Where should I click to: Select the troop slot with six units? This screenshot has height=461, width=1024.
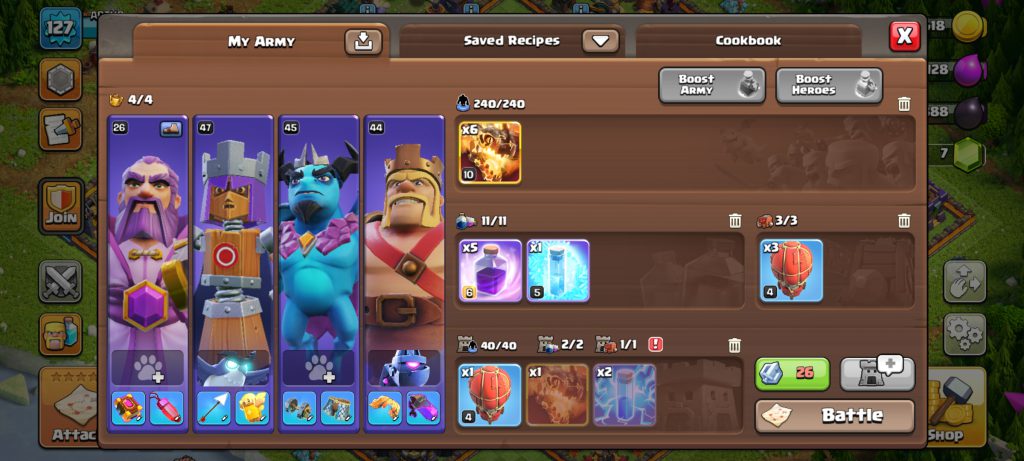(490, 153)
